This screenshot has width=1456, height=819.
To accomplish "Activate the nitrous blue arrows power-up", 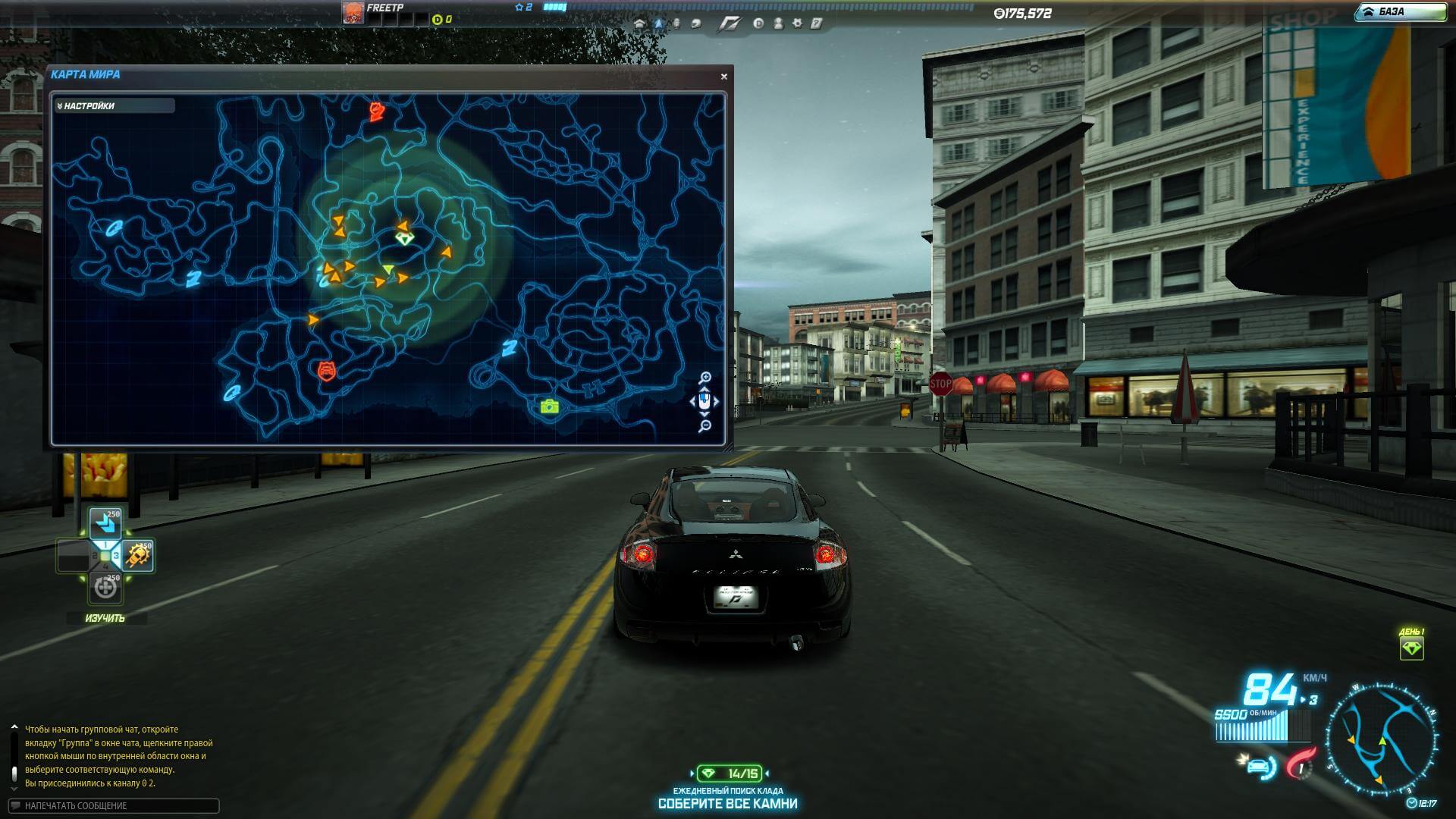I will (105, 523).
